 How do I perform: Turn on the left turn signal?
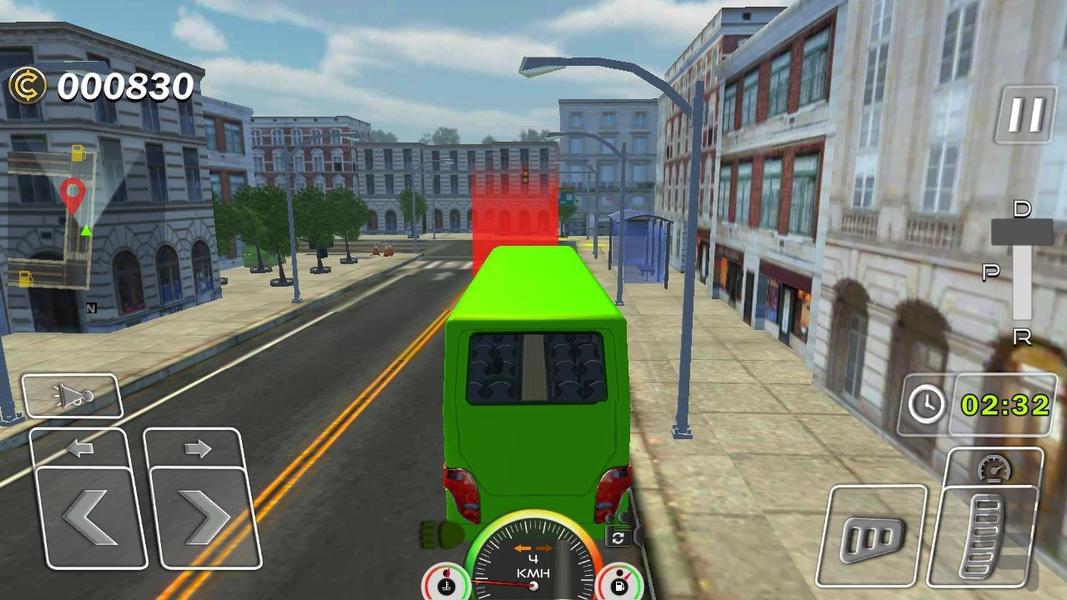coord(80,448)
